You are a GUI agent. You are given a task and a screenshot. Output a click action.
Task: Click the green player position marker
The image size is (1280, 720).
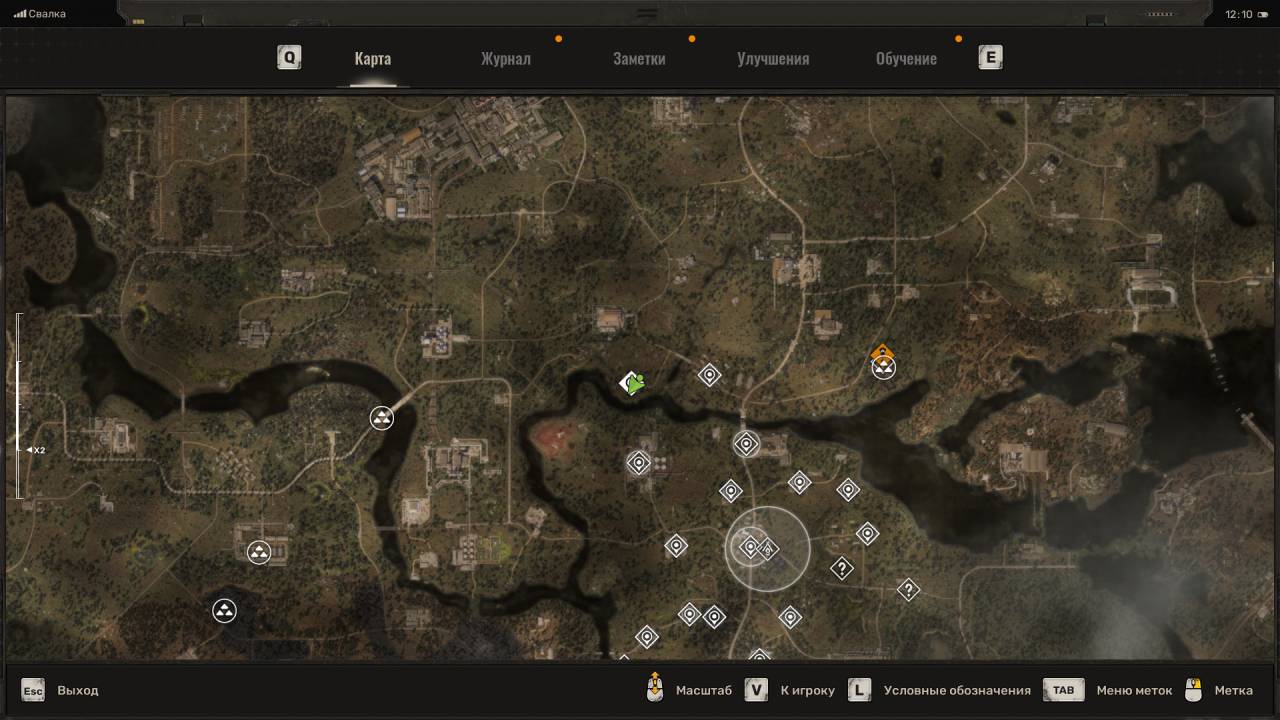tap(632, 382)
